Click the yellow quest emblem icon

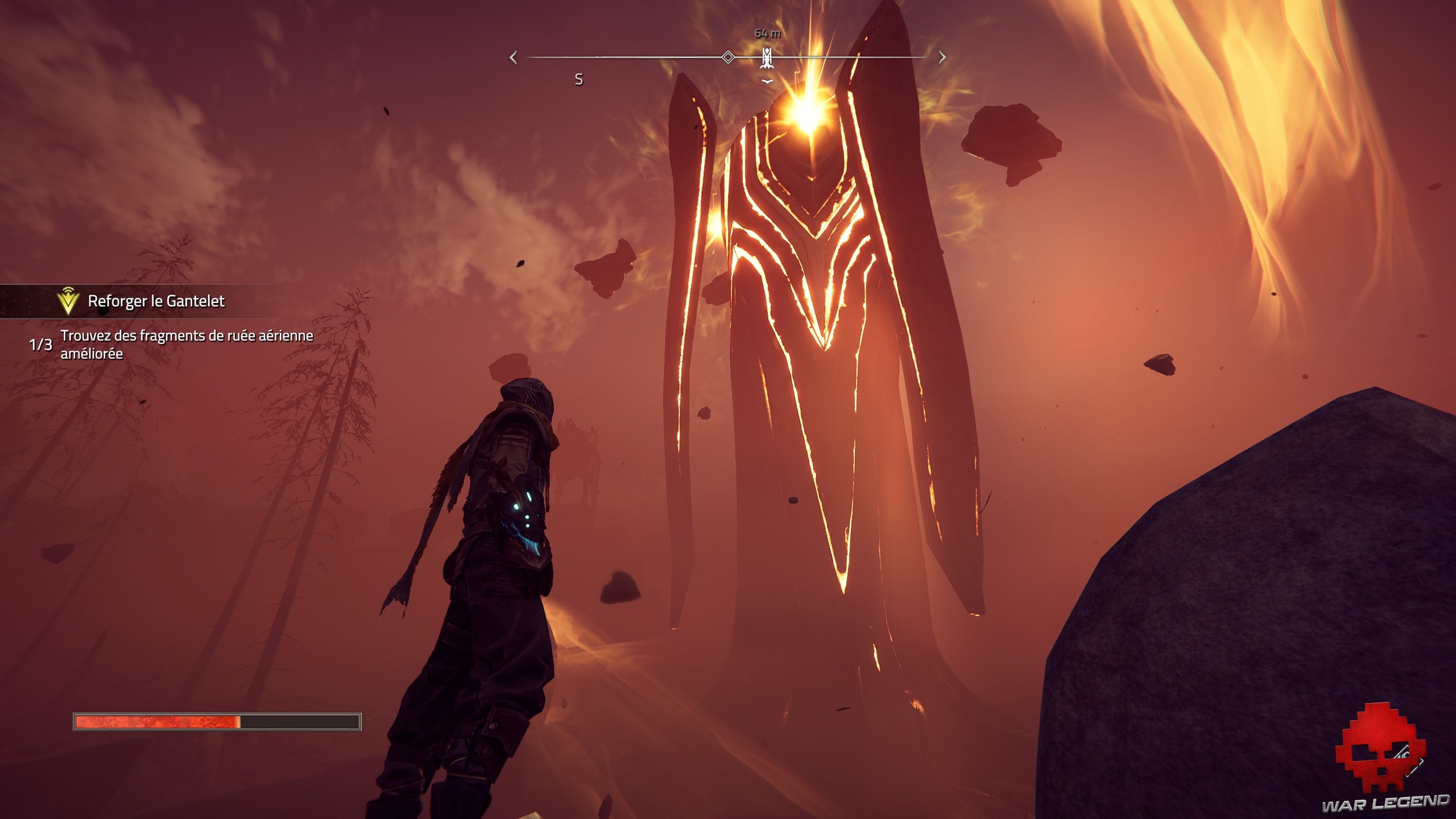click(68, 301)
